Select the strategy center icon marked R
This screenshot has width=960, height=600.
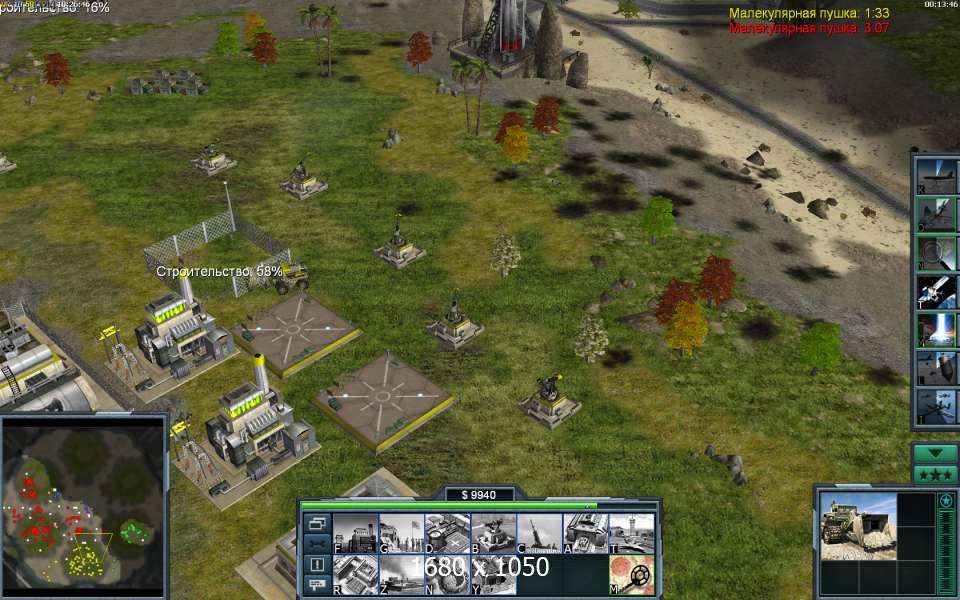coord(354,575)
